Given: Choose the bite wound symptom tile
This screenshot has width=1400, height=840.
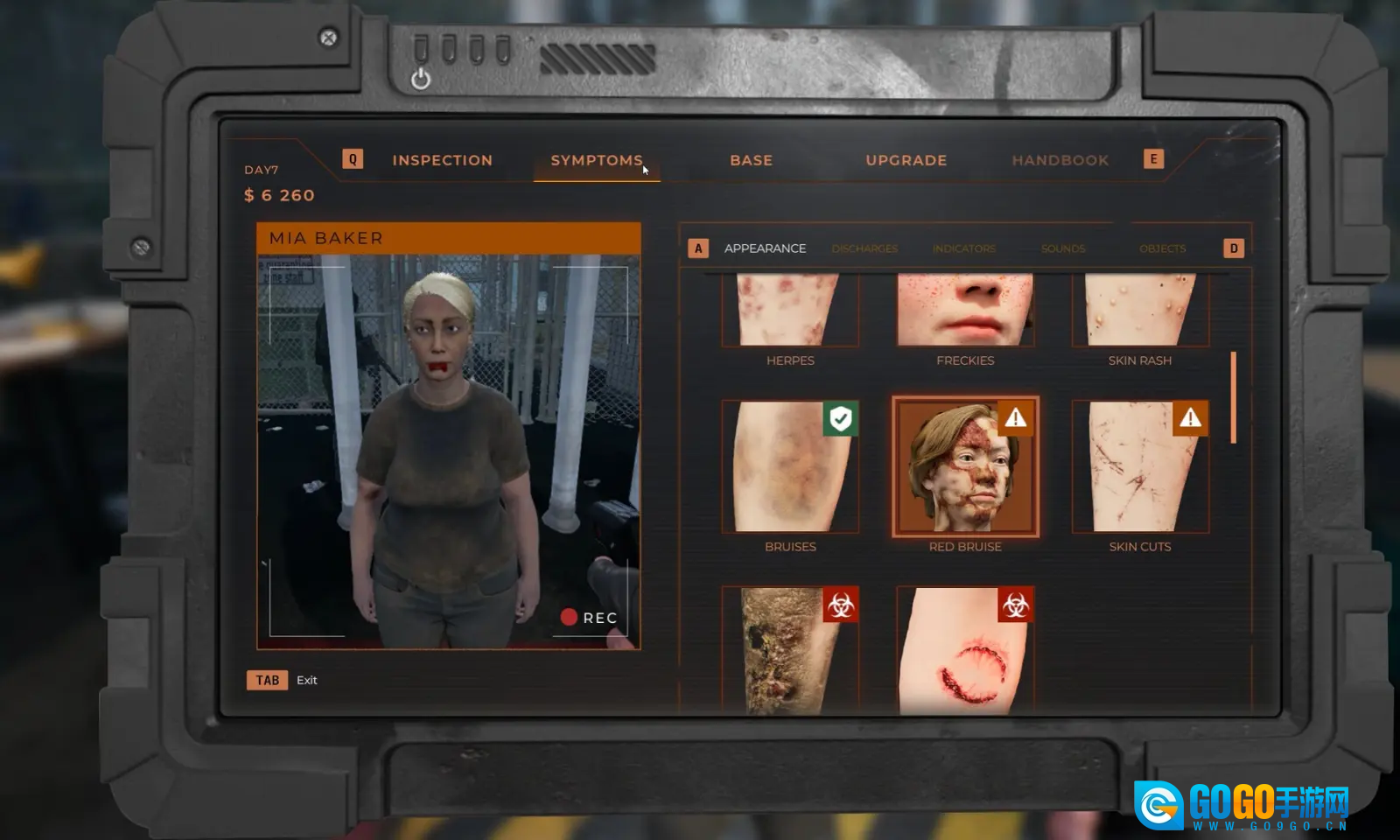Looking at the screenshot, I should point(965,651).
